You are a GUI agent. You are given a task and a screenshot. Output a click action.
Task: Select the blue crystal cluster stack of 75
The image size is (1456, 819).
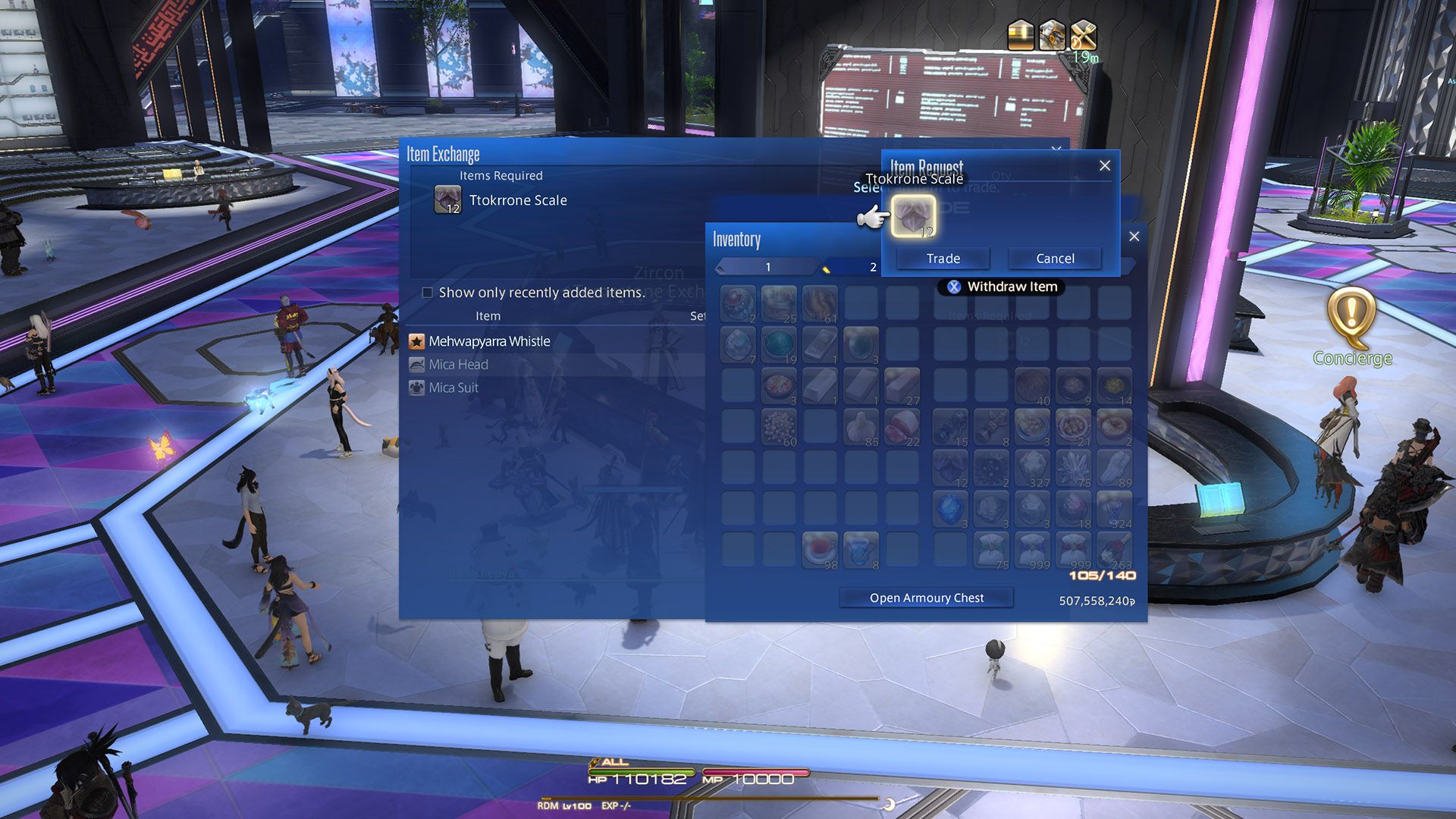tap(1074, 466)
